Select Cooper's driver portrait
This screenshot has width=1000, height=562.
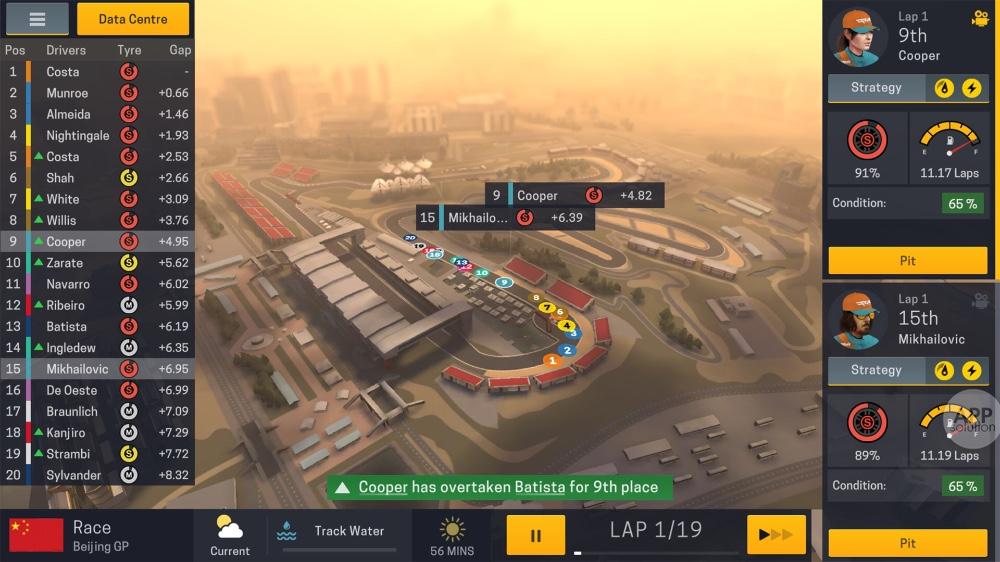(859, 37)
